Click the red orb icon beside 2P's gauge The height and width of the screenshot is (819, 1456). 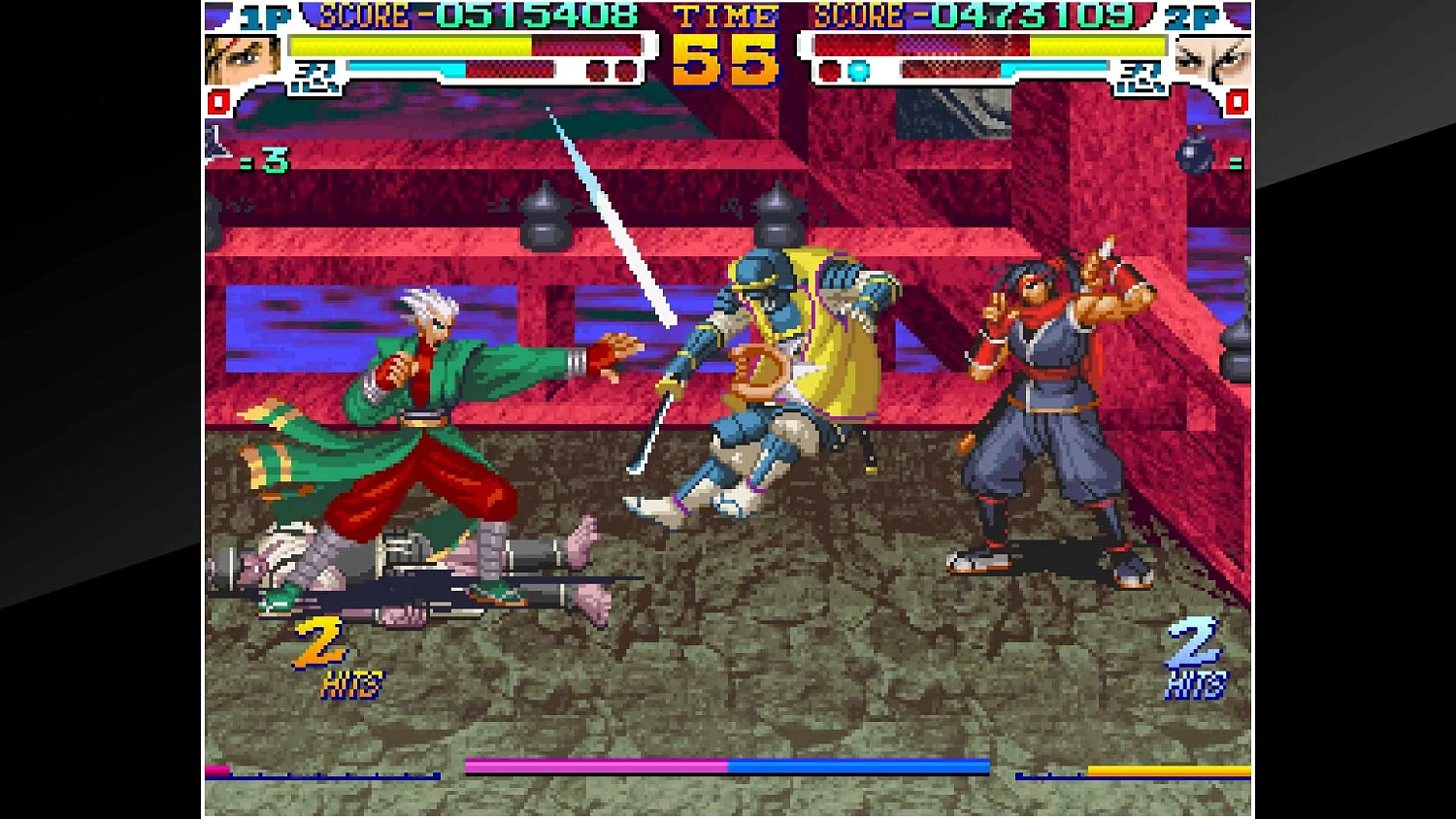coord(829,72)
